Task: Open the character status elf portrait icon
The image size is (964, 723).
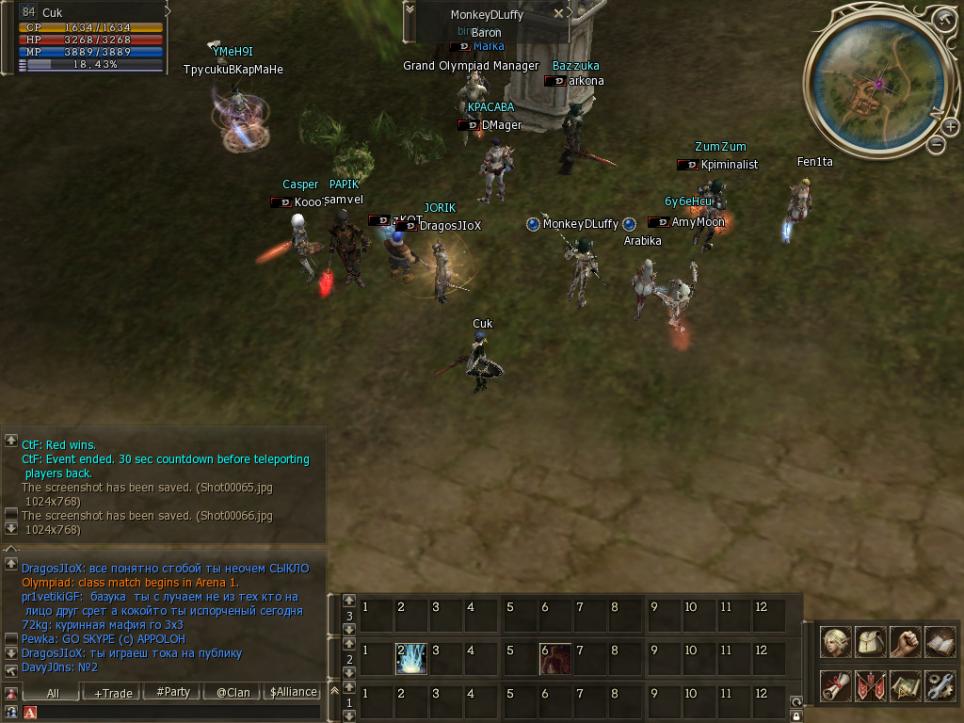Action: (x=837, y=642)
